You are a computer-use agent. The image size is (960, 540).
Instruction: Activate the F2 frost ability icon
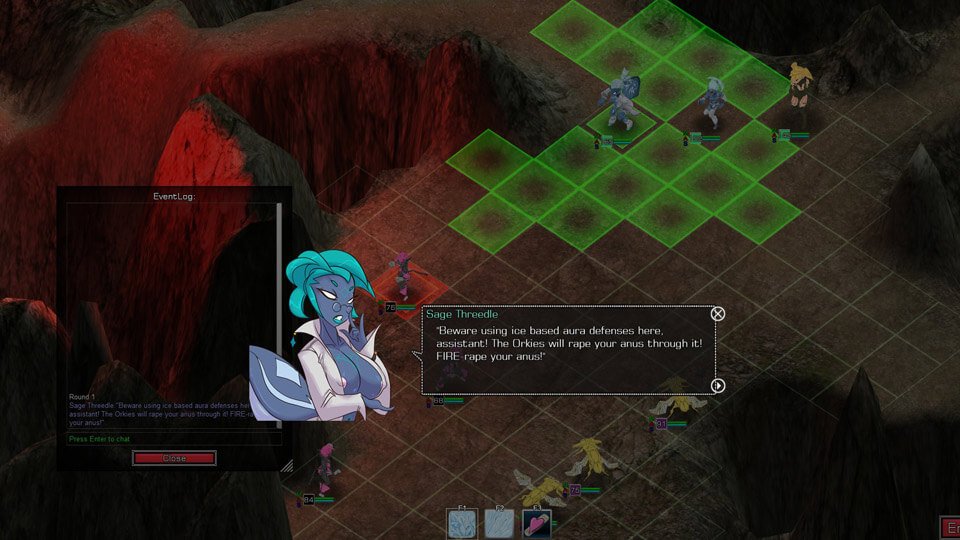coord(500,523)
